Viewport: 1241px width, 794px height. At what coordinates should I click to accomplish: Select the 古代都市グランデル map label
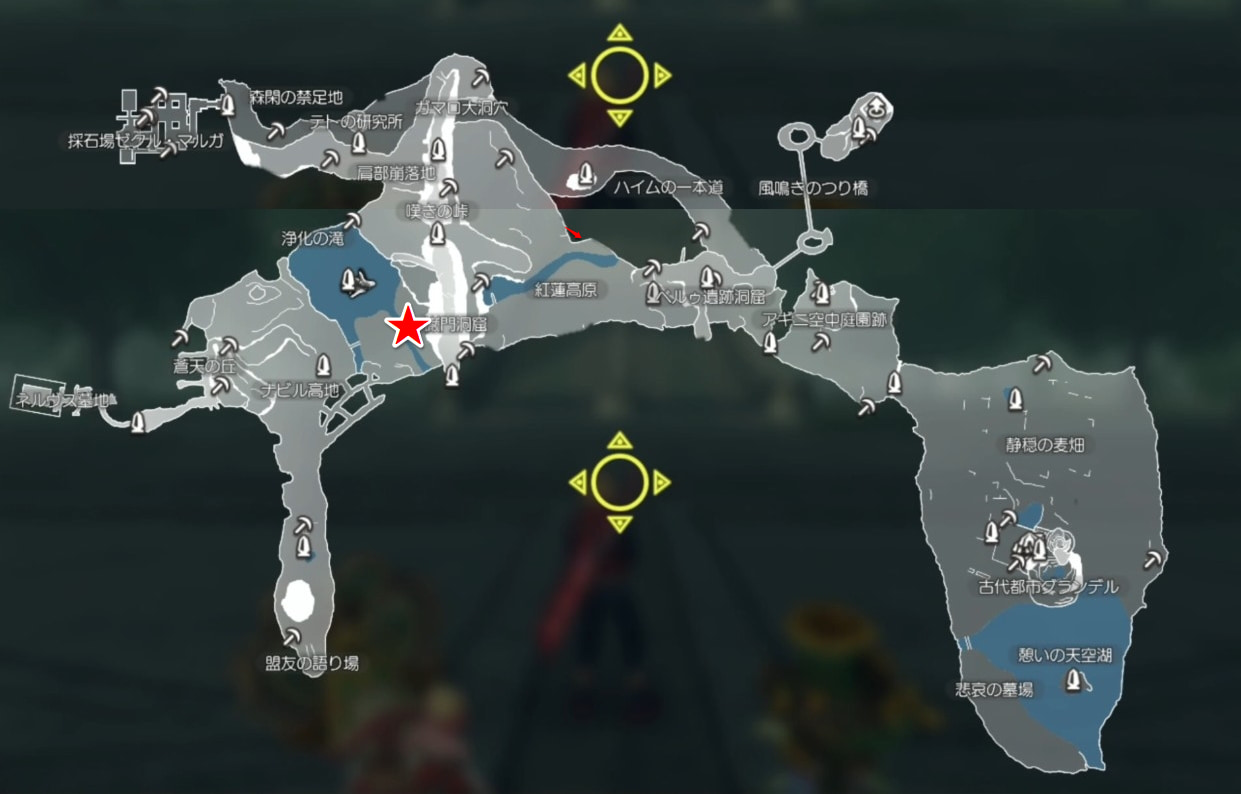[1047, 587]
